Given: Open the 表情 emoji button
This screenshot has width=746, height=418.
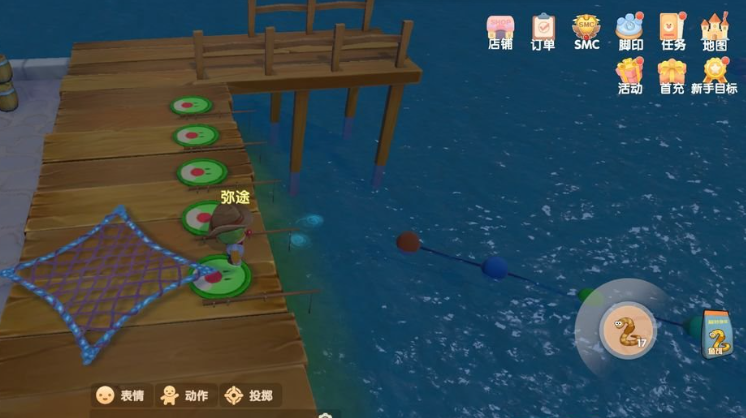Looking at the screenshot, I should [x=119, y=395].
